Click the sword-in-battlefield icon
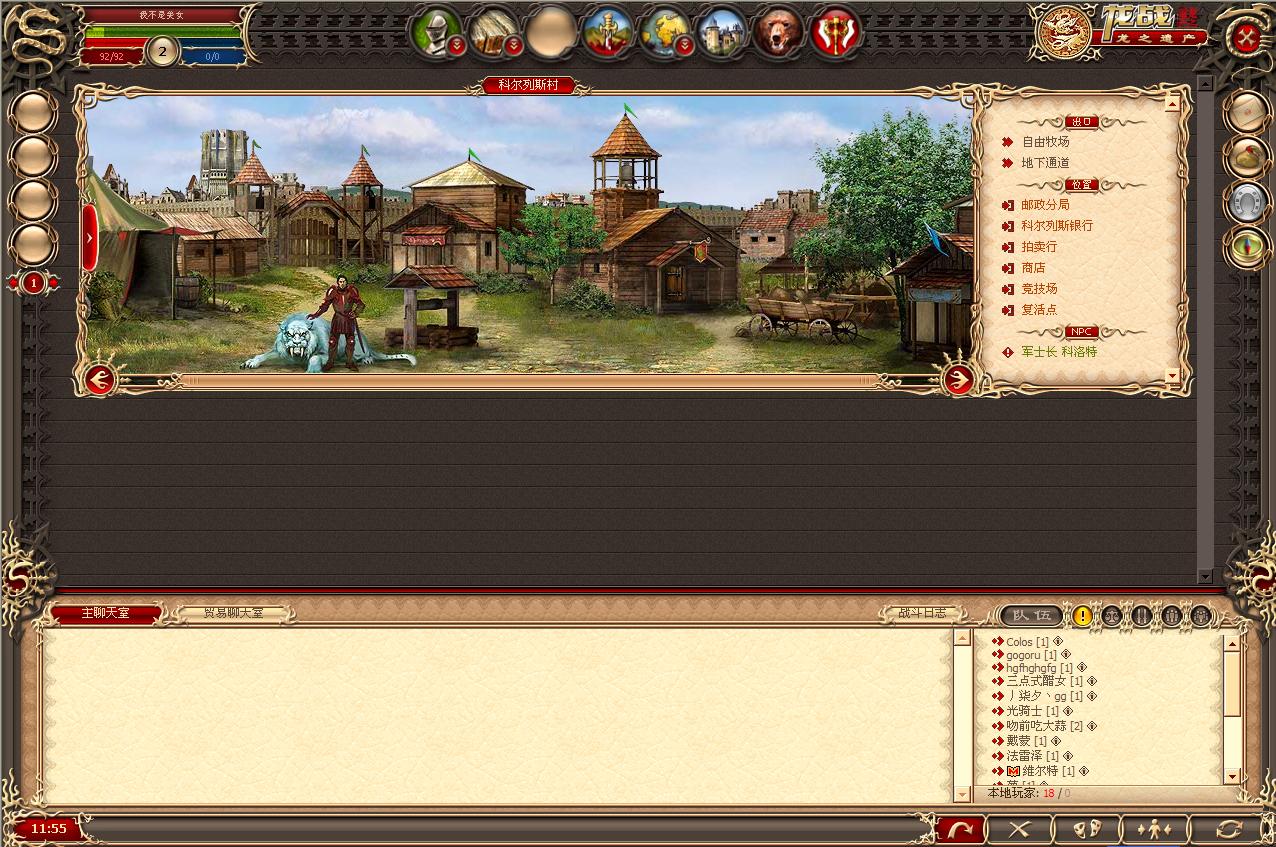Viewport: 1276px width, 847px height. click(607, 33)
